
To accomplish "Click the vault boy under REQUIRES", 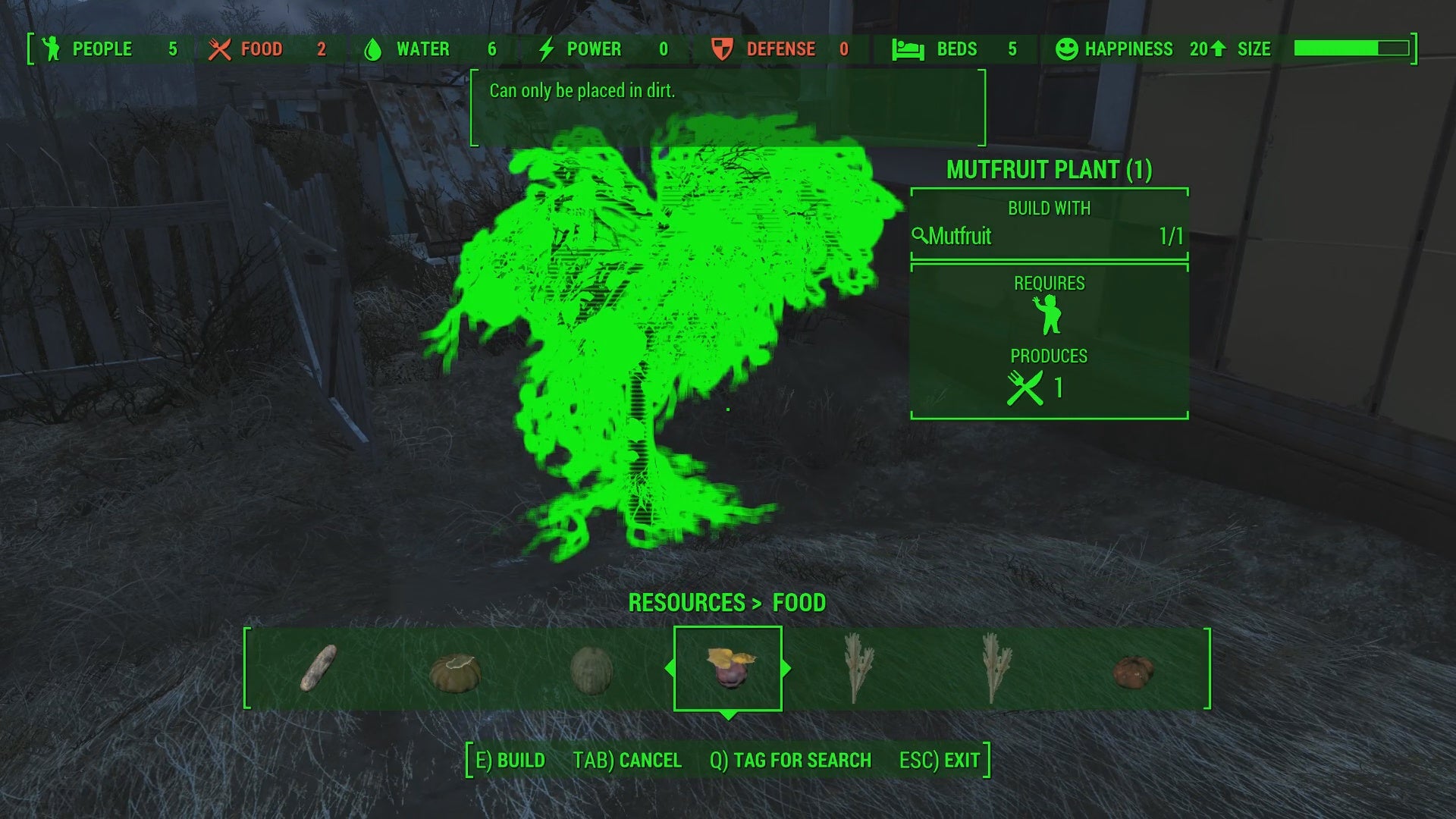I will tap(1048, 314).
